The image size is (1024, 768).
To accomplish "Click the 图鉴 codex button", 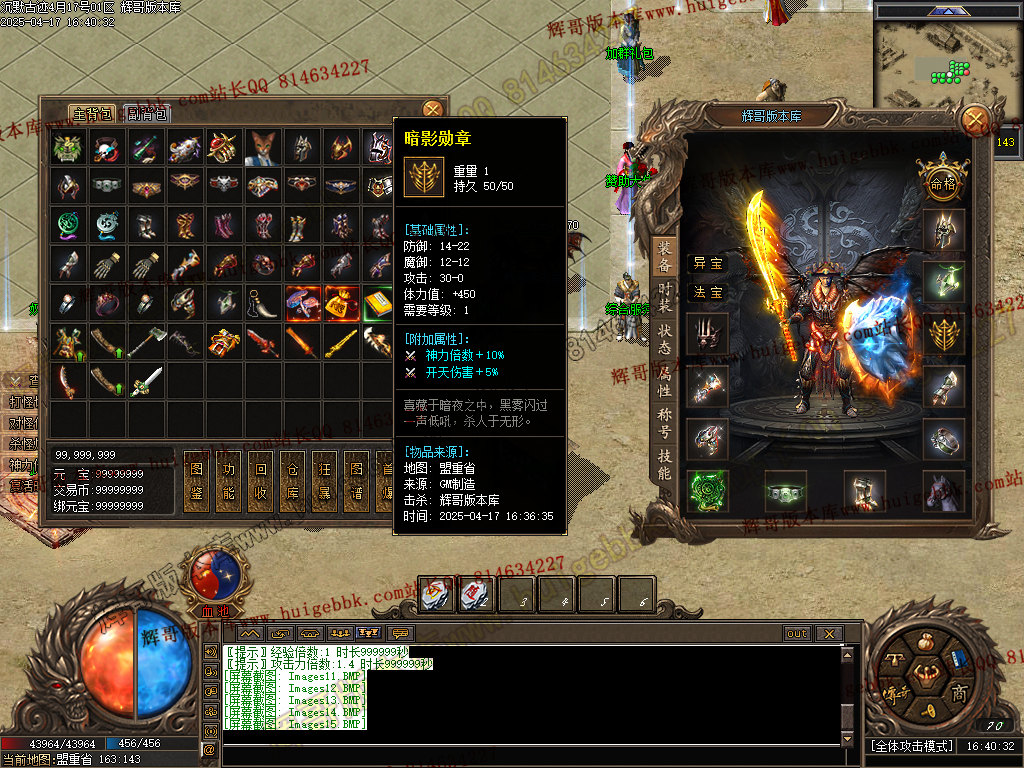I will tap(197, 482).
